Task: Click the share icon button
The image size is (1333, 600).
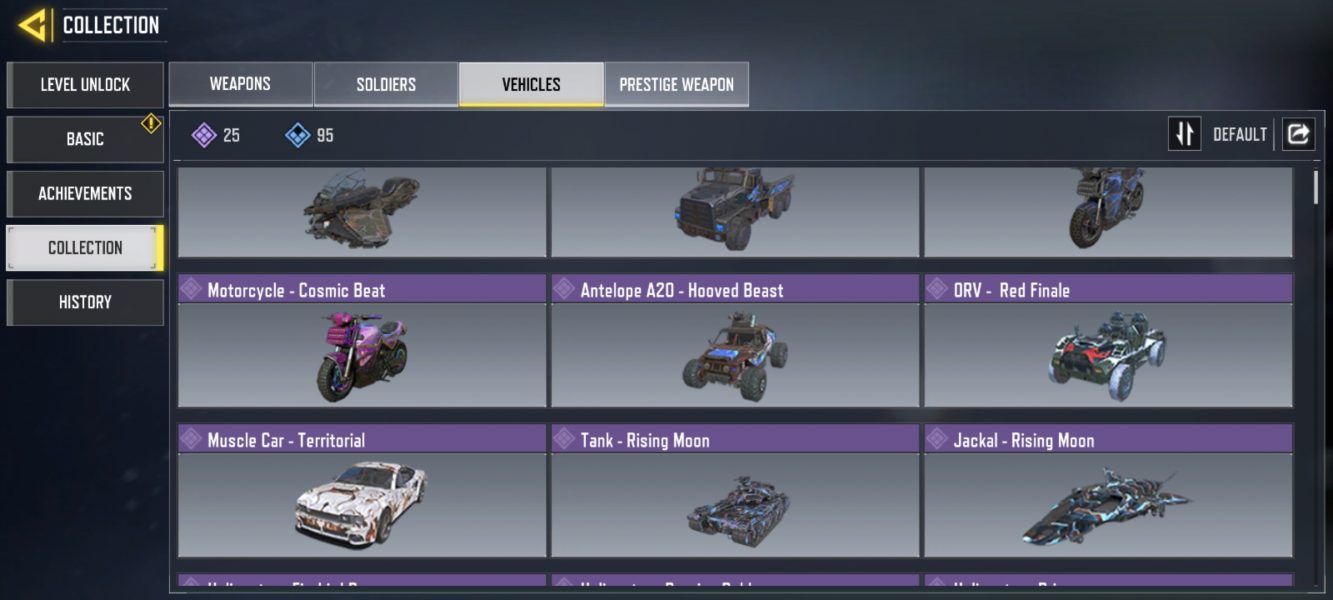Action: pos(1298,134)
